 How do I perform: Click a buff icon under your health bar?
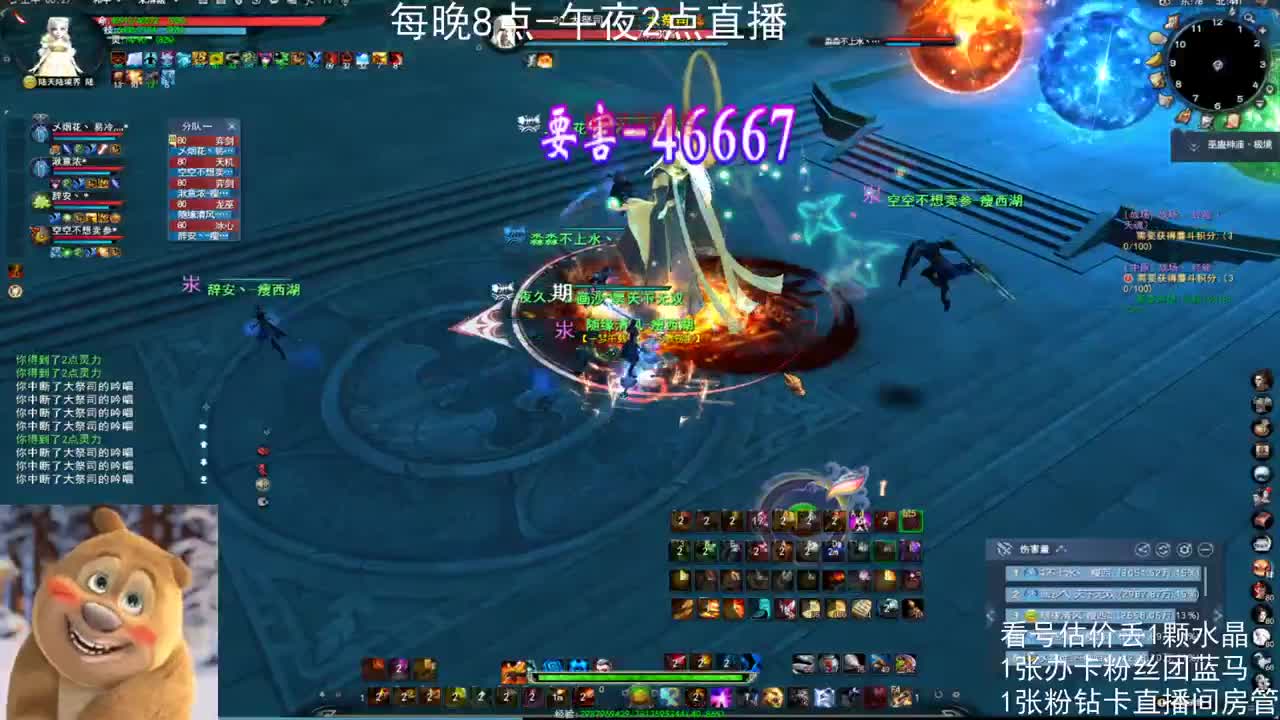pyautogui.click(x=118, y=60)
